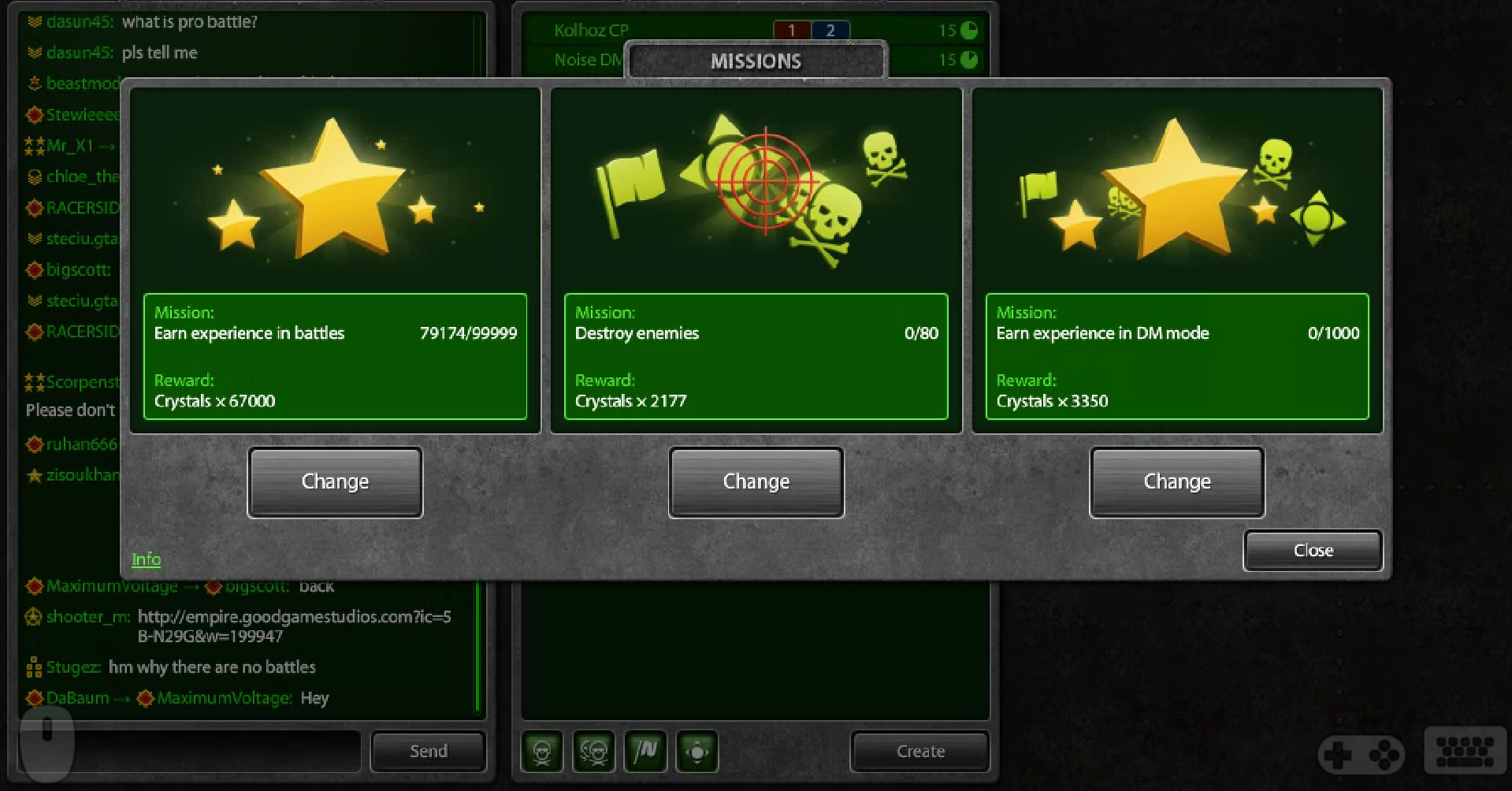
Task: Toggle the emblem next to ruhan666
Action: tap(34, 444)
